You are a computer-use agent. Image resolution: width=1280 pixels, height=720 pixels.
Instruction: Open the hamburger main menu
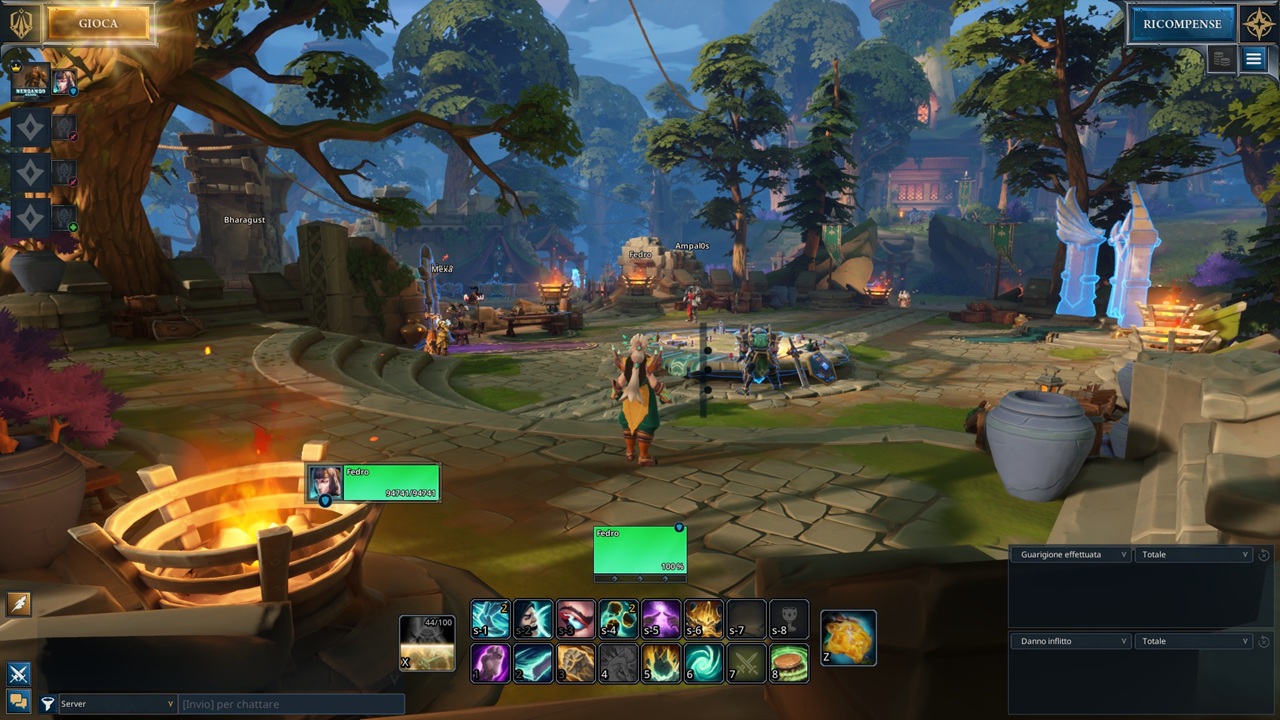point(1253,60)
